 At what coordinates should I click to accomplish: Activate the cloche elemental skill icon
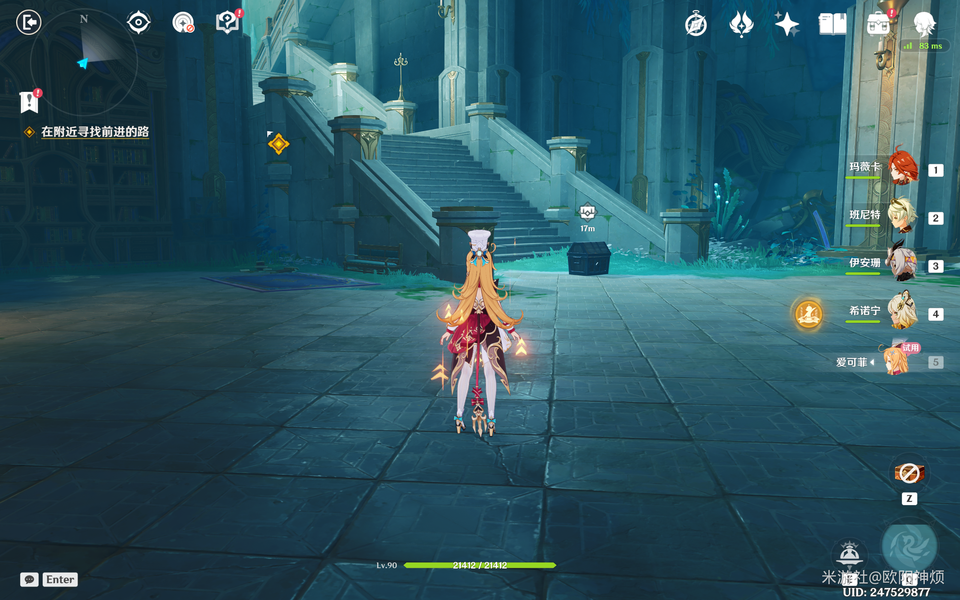click(849, 553)
